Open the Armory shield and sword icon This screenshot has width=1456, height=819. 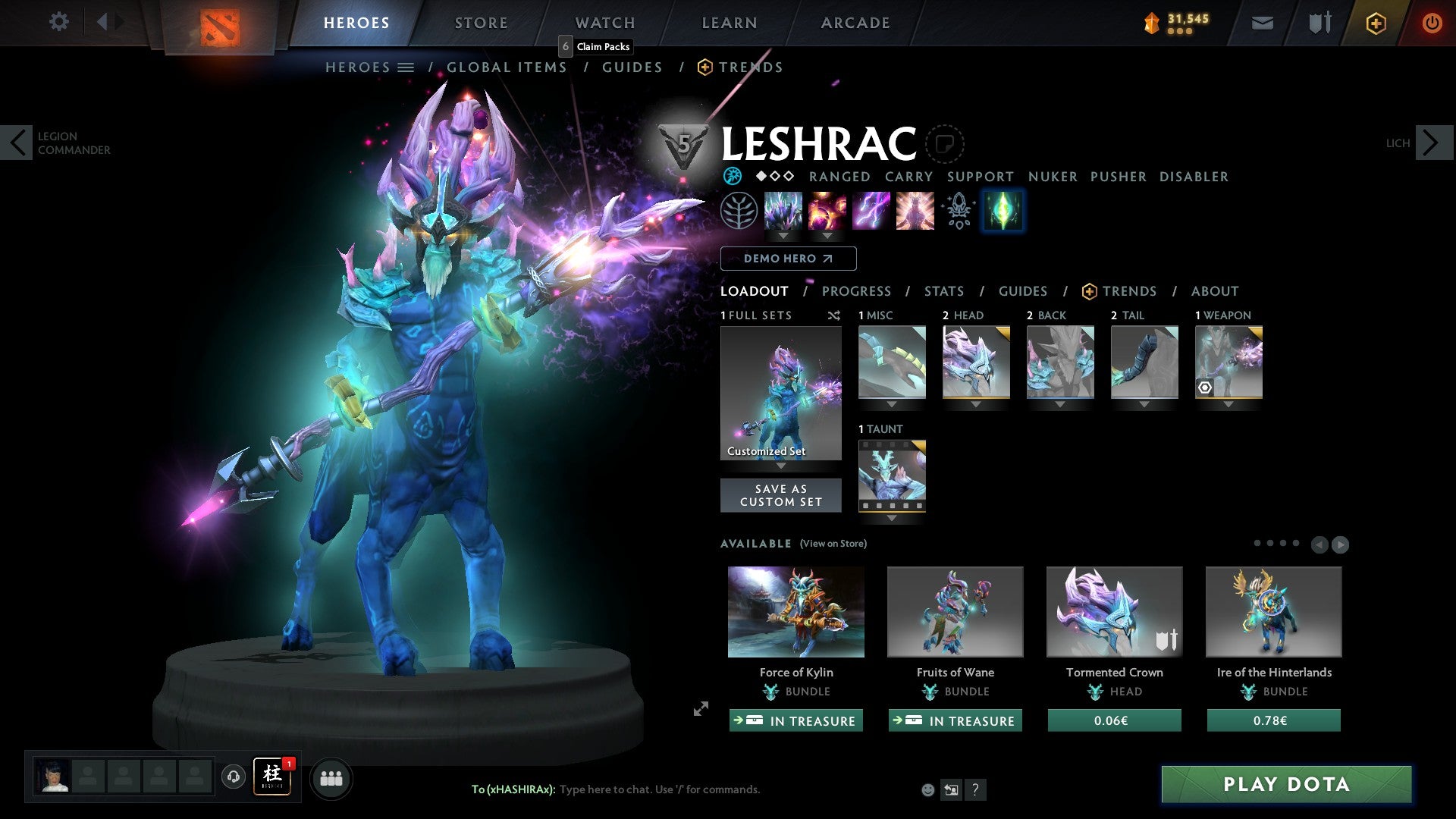(1319, 22)
